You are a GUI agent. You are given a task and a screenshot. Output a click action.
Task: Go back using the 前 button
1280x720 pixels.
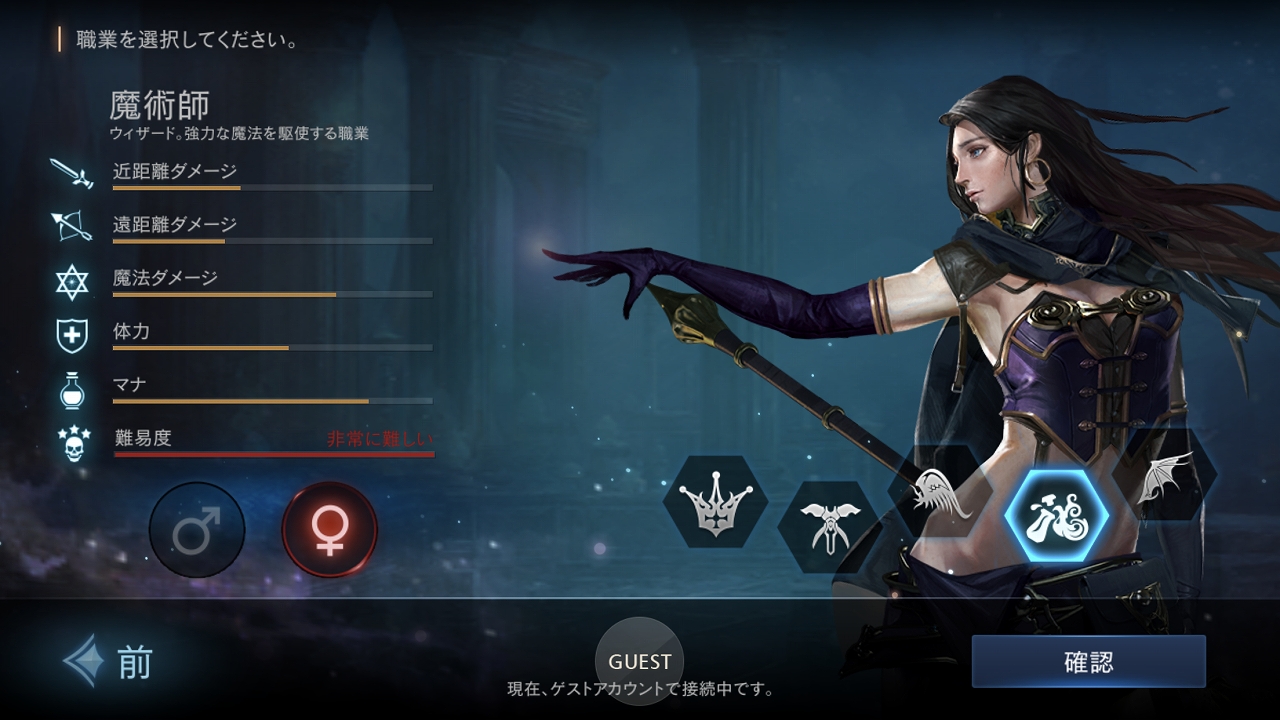point(110,661)
